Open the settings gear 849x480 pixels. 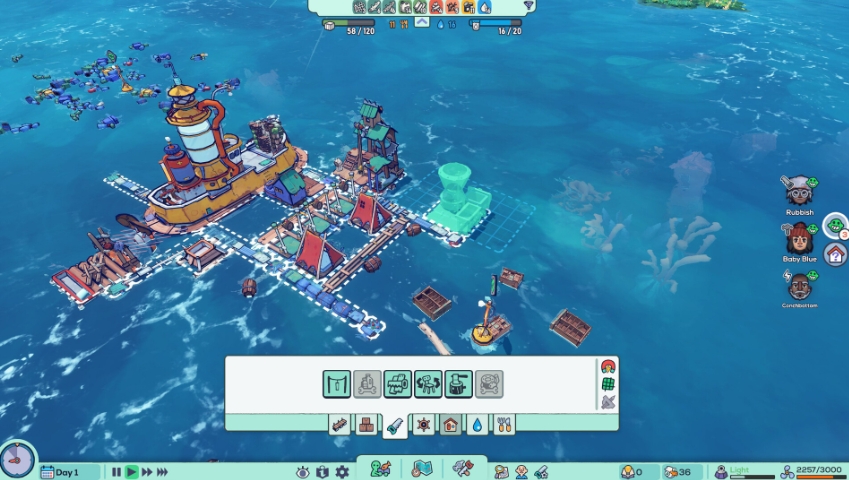pyautogui.click(x=342, y=472)
